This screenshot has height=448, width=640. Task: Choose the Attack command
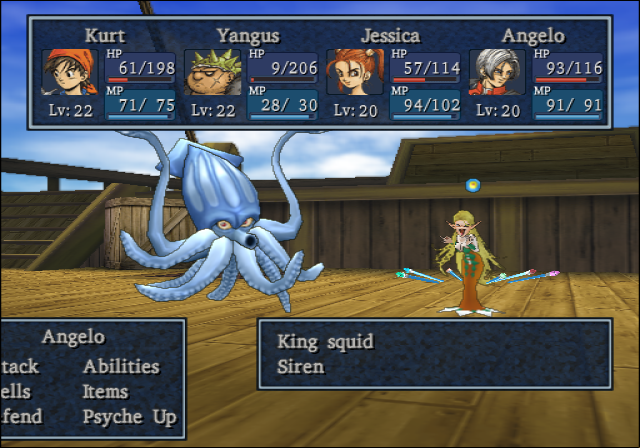coord(20,366)
